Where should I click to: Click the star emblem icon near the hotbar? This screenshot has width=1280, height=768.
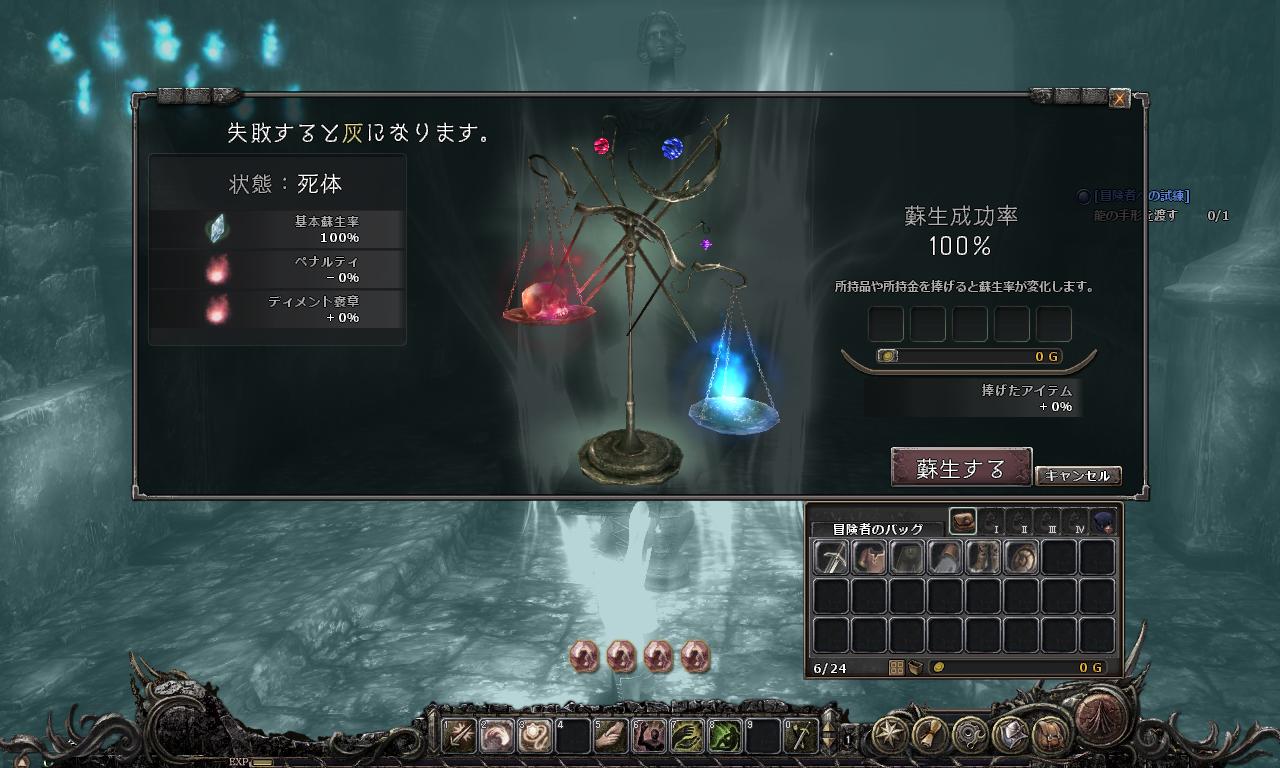tap(891, 733)
